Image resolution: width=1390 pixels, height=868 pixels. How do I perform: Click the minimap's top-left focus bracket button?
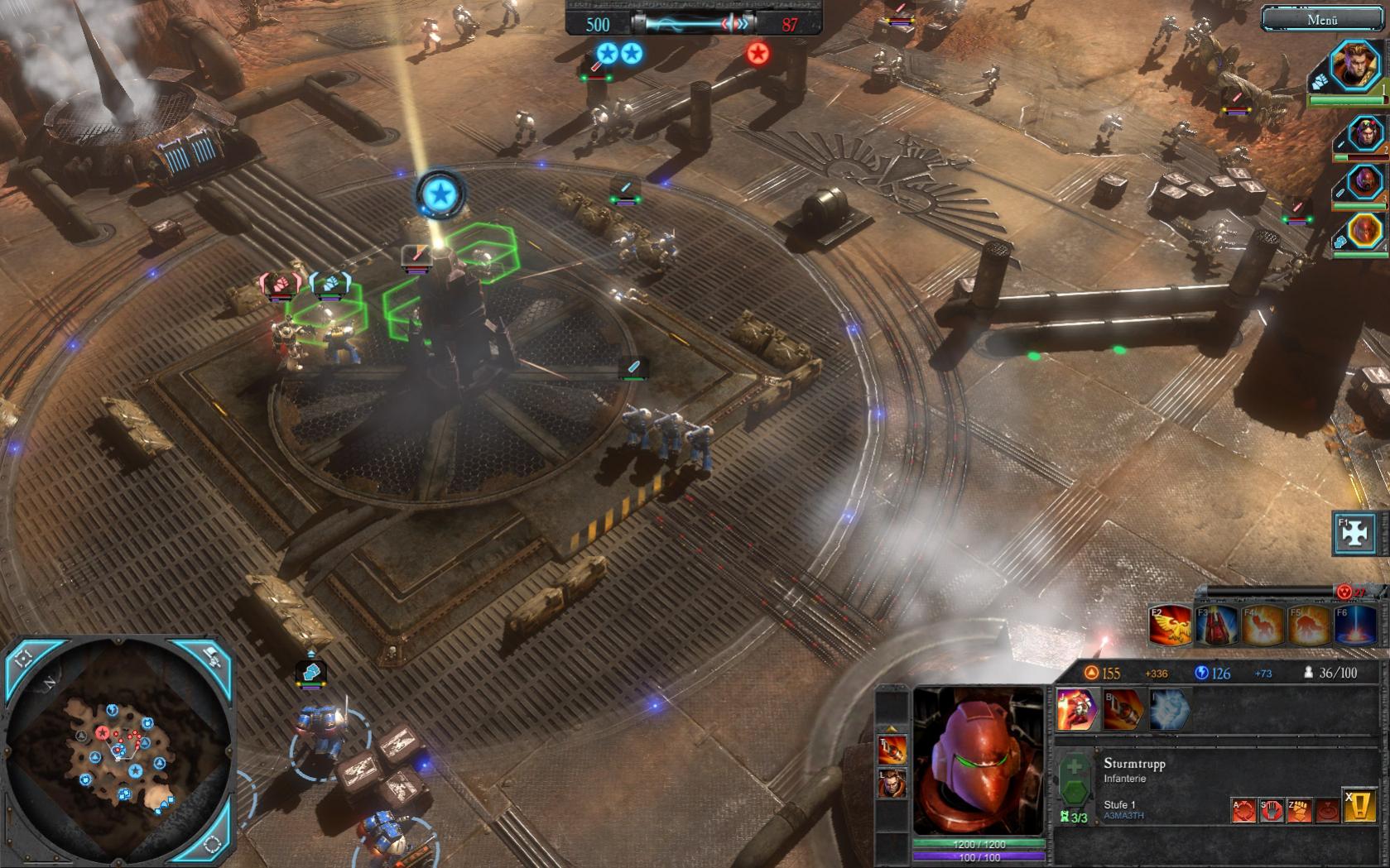[22, 659]
